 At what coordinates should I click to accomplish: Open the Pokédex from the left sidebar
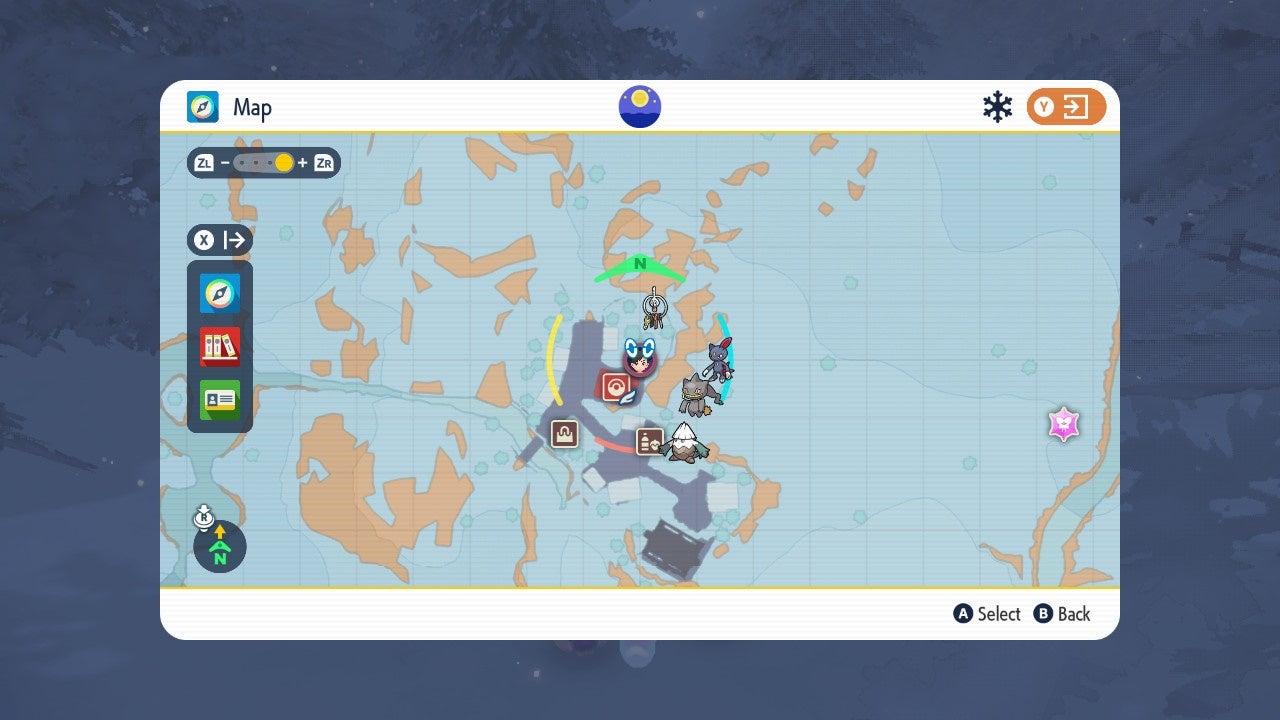click(x=219, y=348)
